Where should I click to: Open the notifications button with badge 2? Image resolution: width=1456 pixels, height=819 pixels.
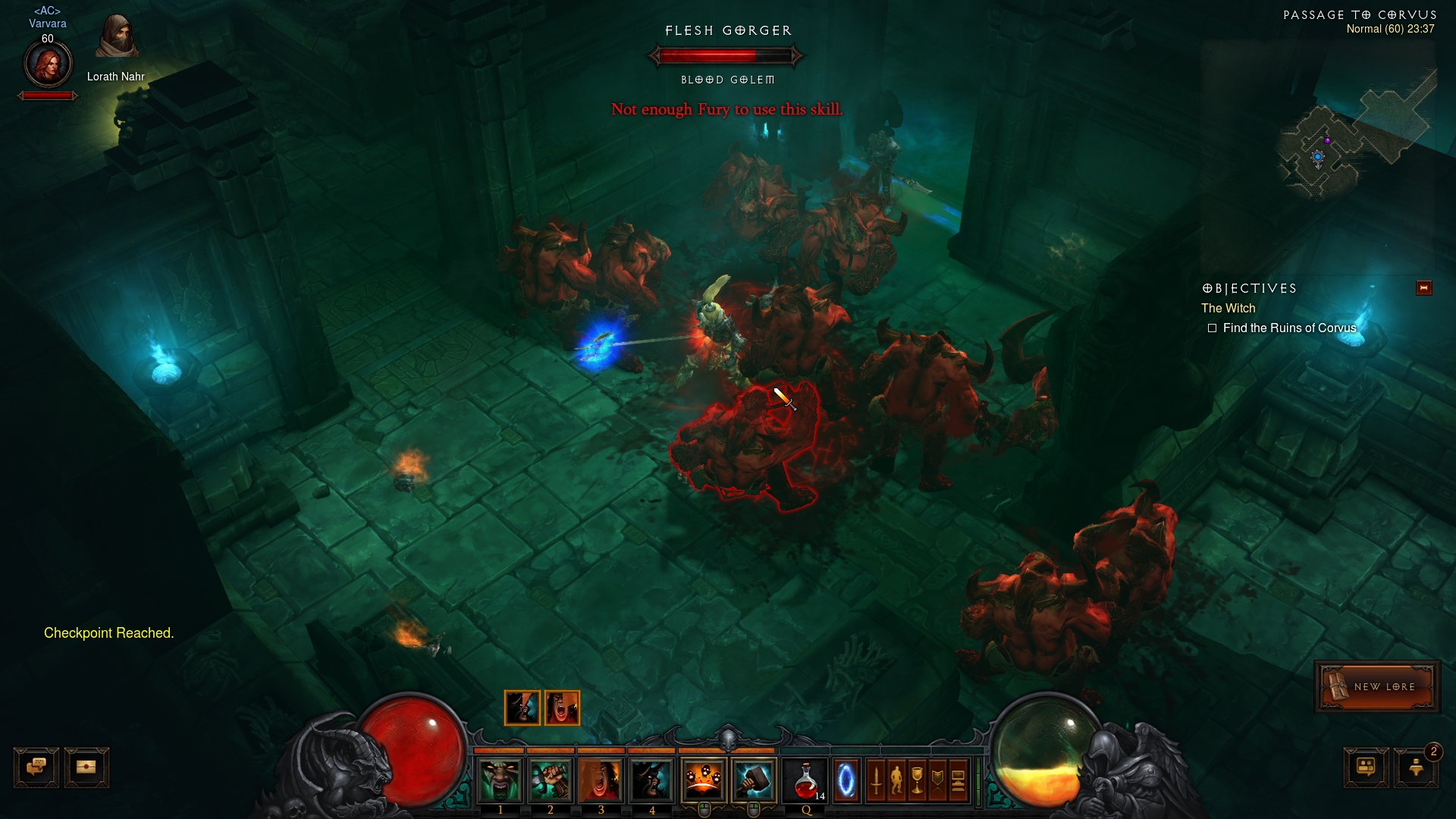coord(1416,767)
